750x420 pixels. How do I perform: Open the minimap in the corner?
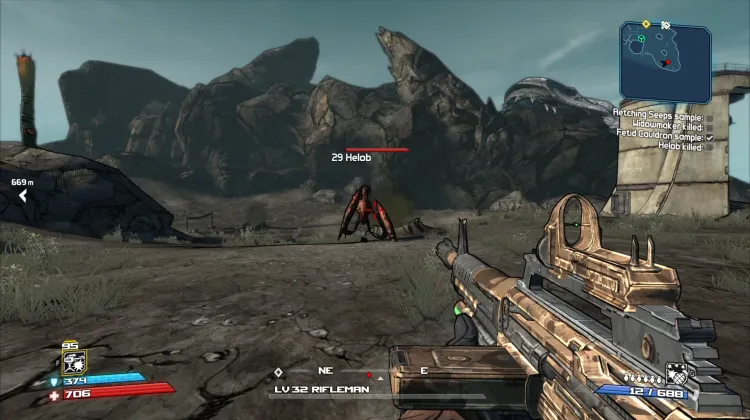pos(665,61)
